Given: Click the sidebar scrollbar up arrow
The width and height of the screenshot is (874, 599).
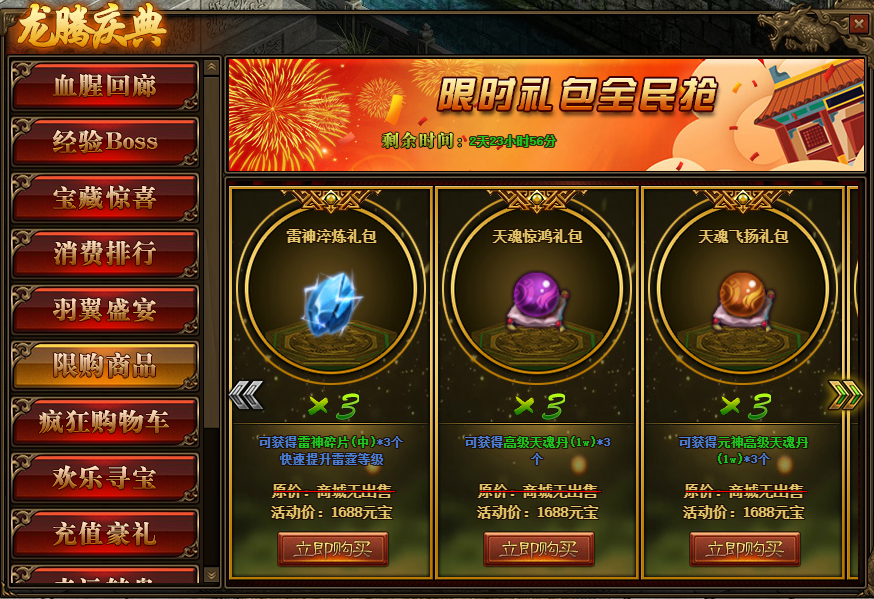Looking at the screenshot, I should point(211,67).
